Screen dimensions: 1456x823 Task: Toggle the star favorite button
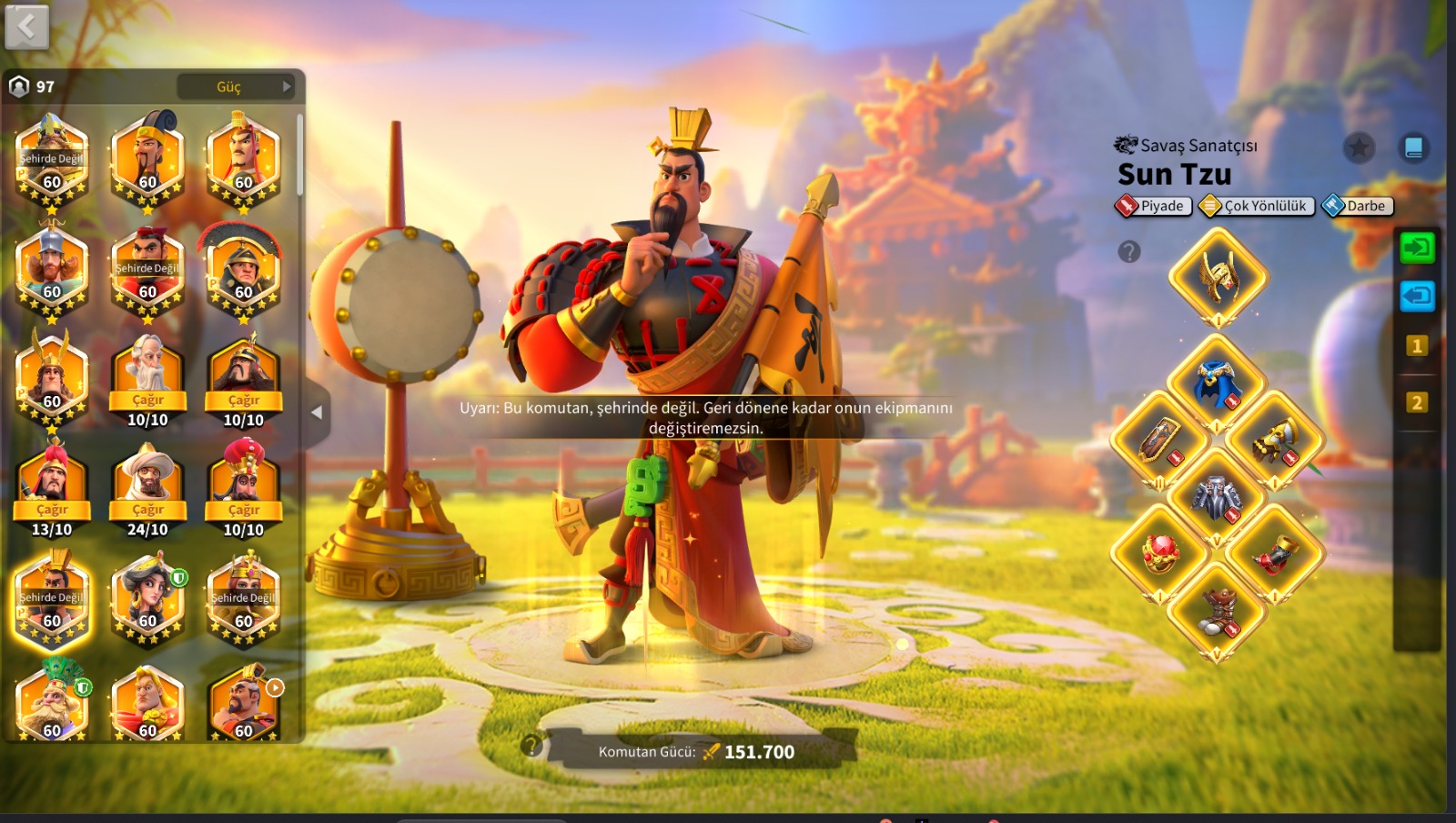pyautogui.click(x=1359, y=147)
